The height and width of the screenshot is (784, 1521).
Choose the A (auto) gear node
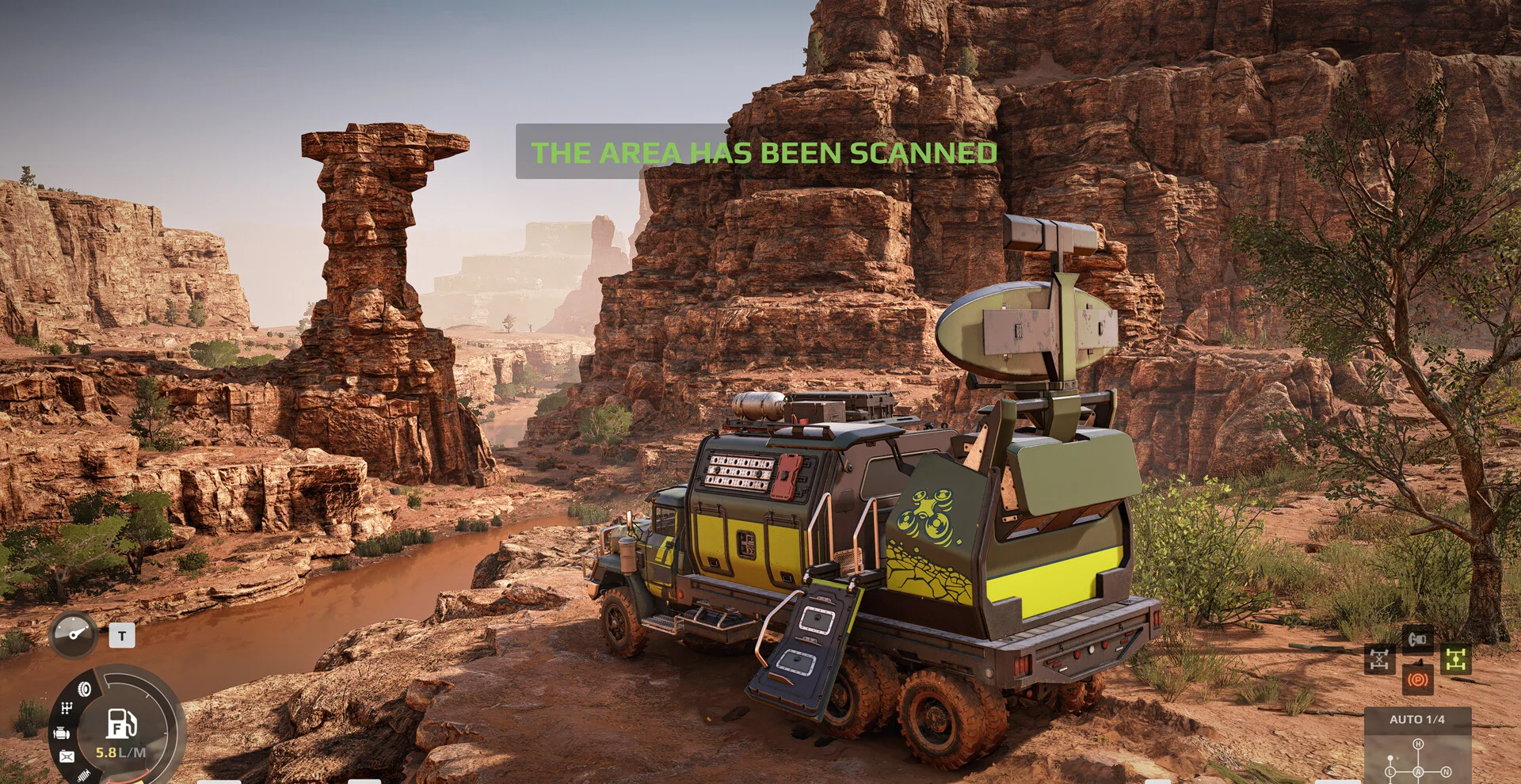pyautogui.click(x=1418, y=771)
